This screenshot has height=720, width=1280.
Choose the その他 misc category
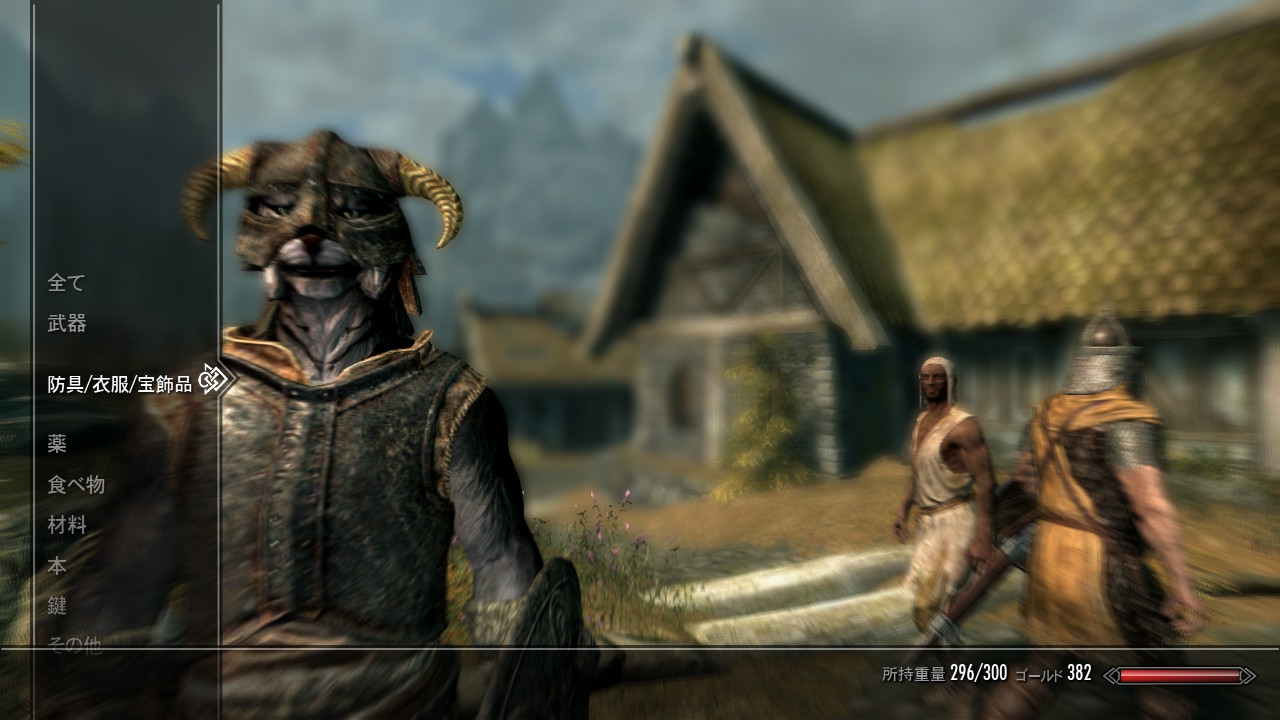coord(75,645)
